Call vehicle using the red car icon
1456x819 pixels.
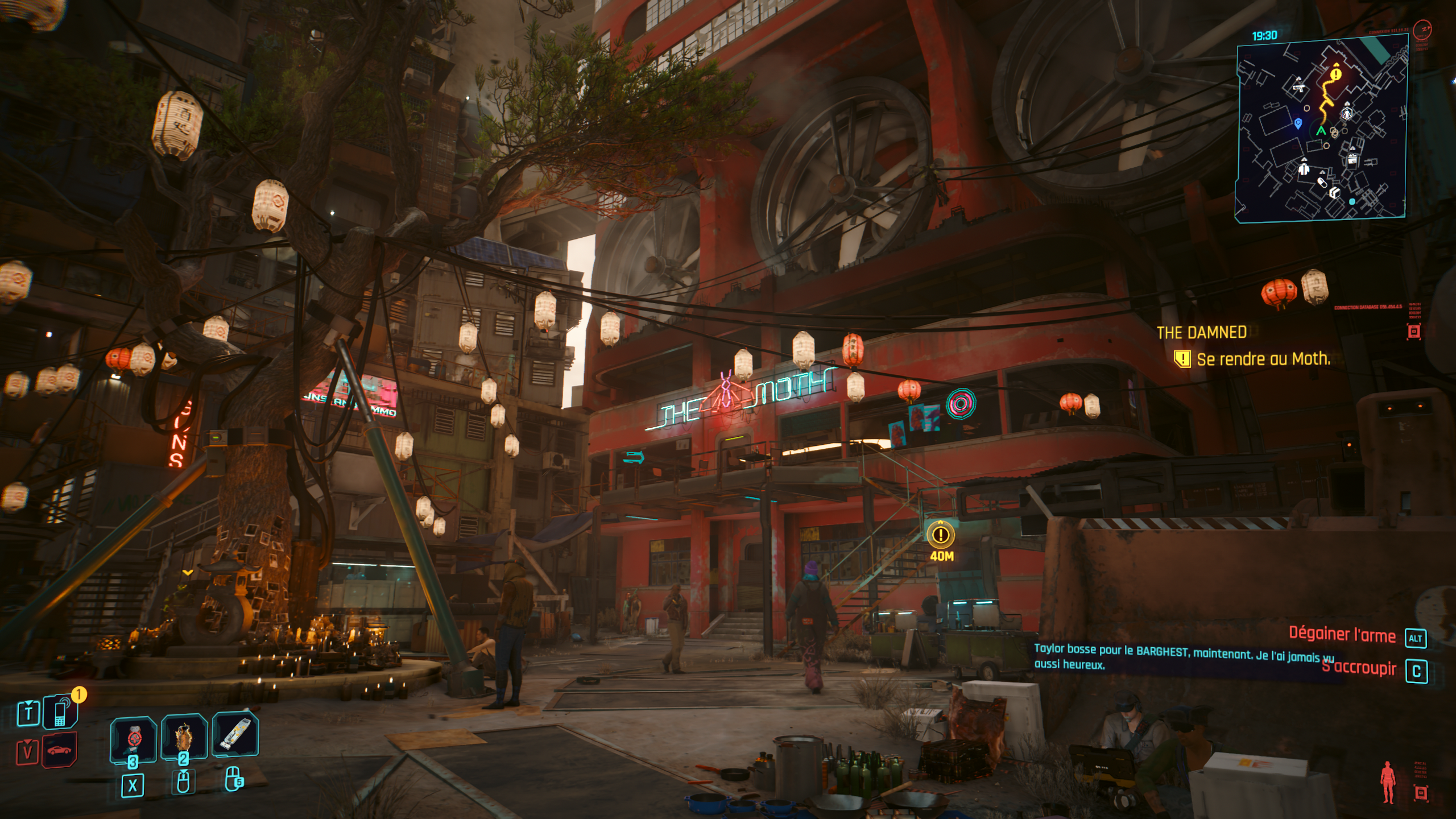[59, 750]
